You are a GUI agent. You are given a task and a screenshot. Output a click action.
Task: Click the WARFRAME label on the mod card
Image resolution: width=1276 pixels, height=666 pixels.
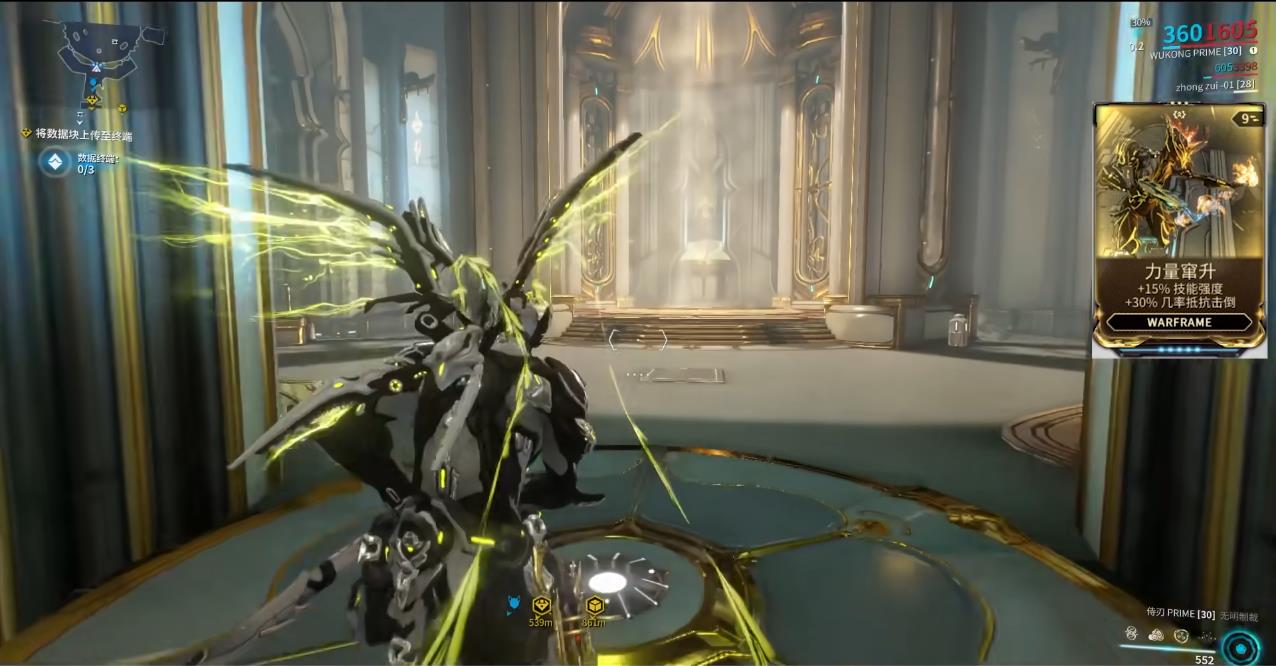pyautogui.click(x=1179, y=322)
